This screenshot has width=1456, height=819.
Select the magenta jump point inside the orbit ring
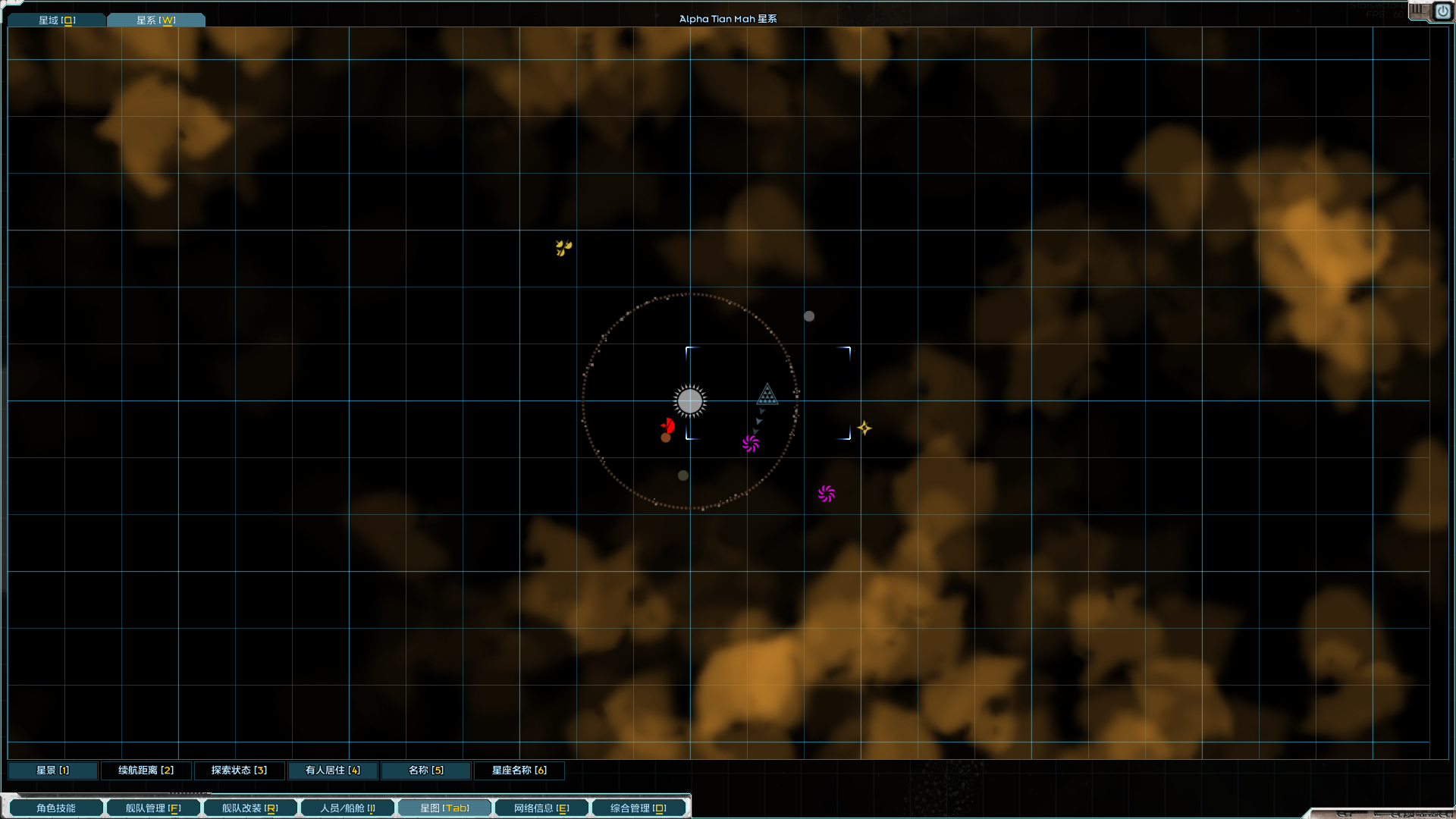coord(751,444)
